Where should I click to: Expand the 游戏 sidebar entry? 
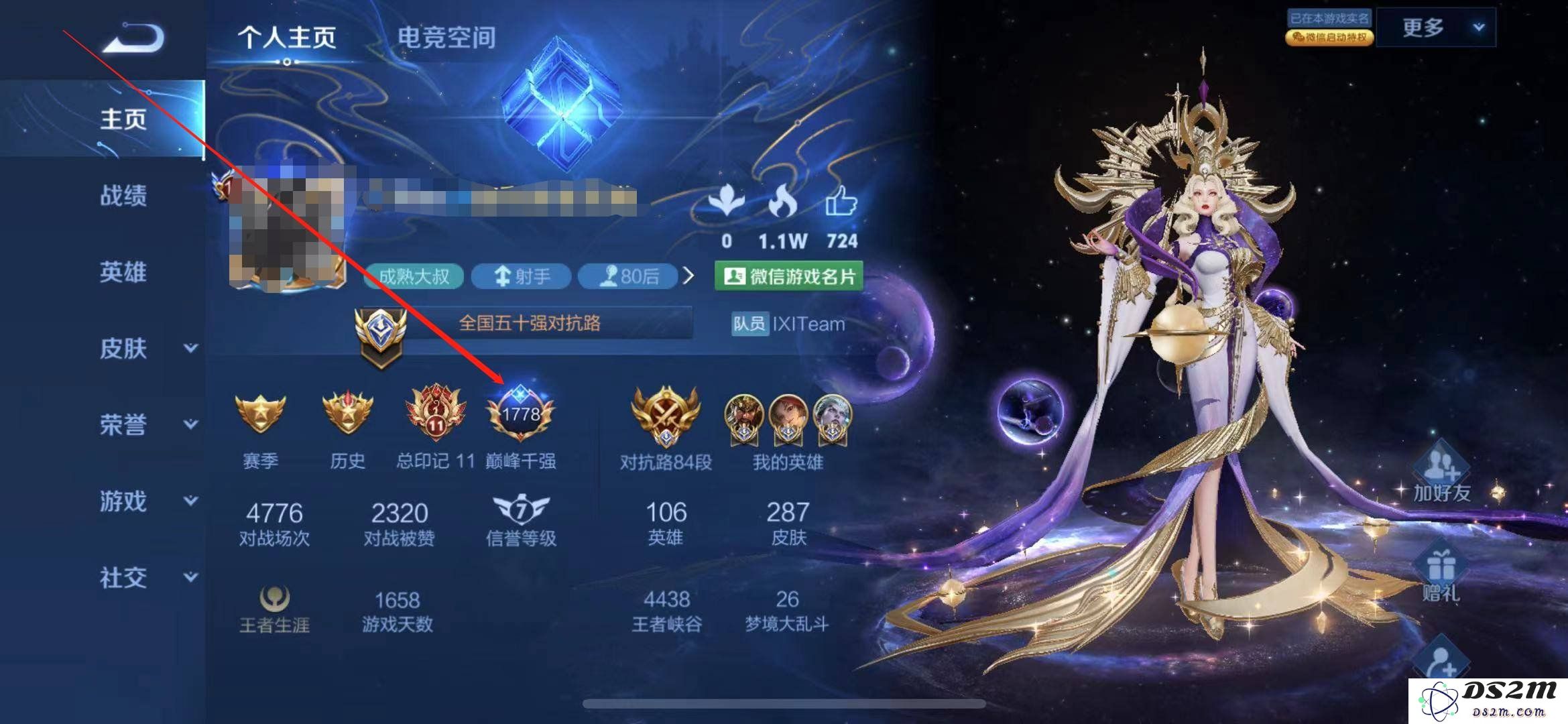click(147, 501)
